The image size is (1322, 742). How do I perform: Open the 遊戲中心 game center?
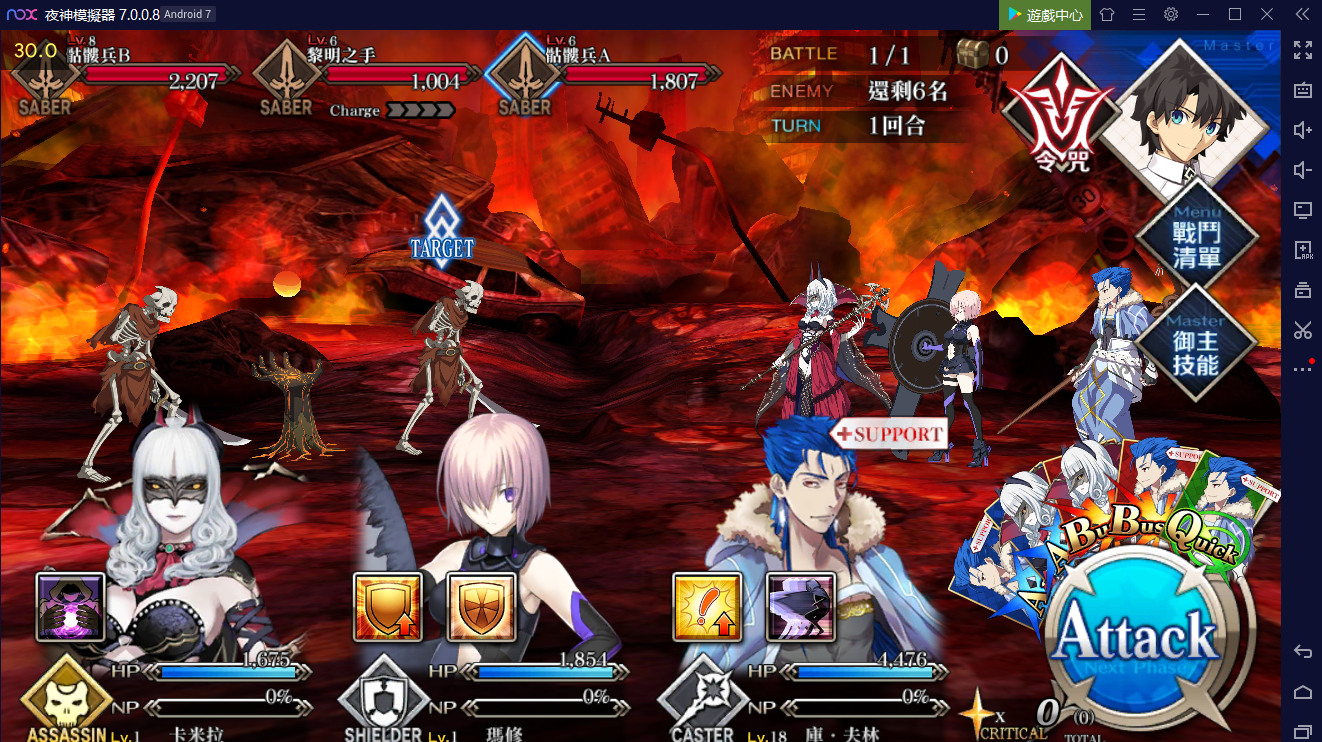click(1044, 14)
